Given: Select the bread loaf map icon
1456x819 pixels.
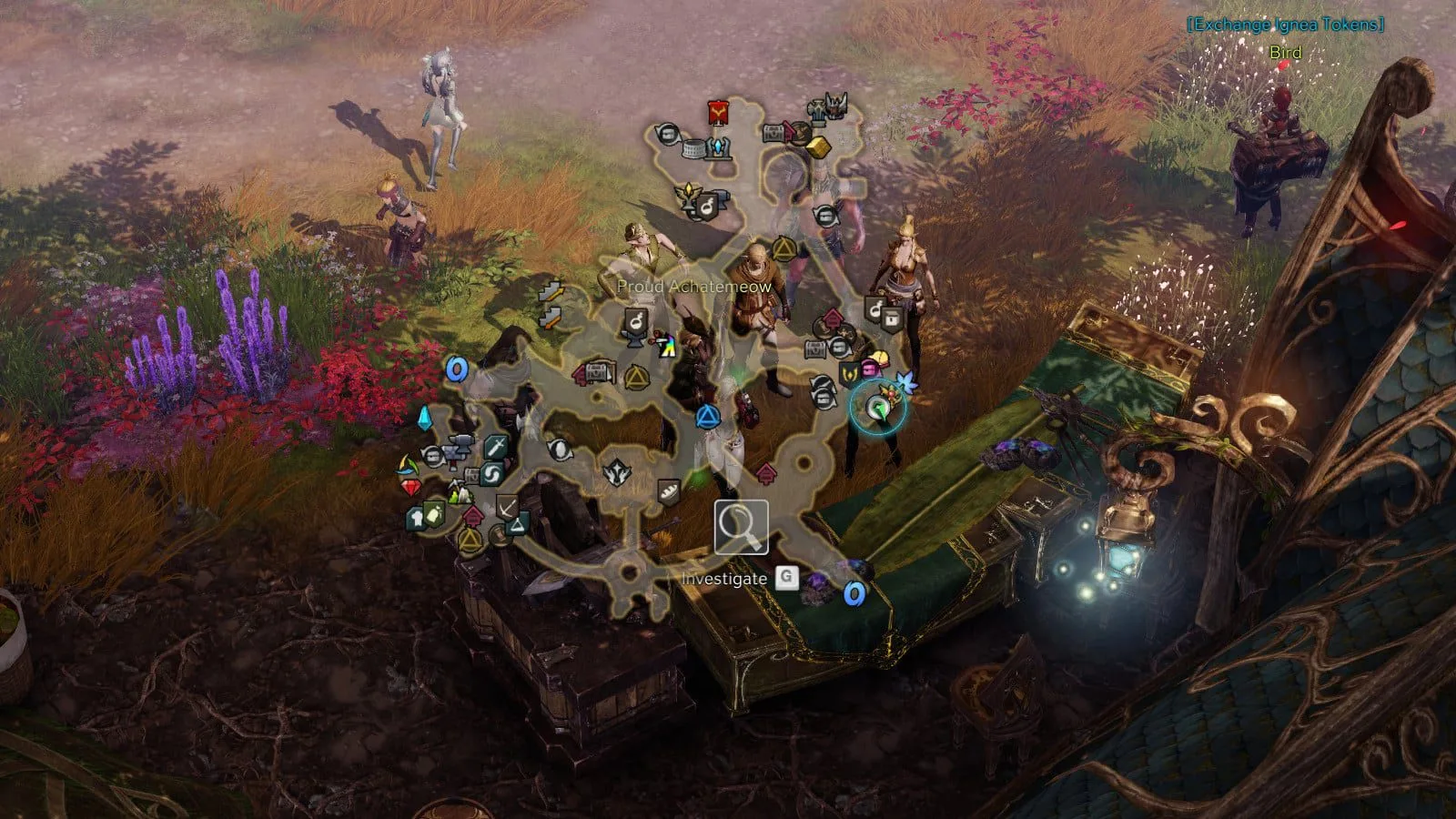Looking at the screenshot, I should [669, 492].
